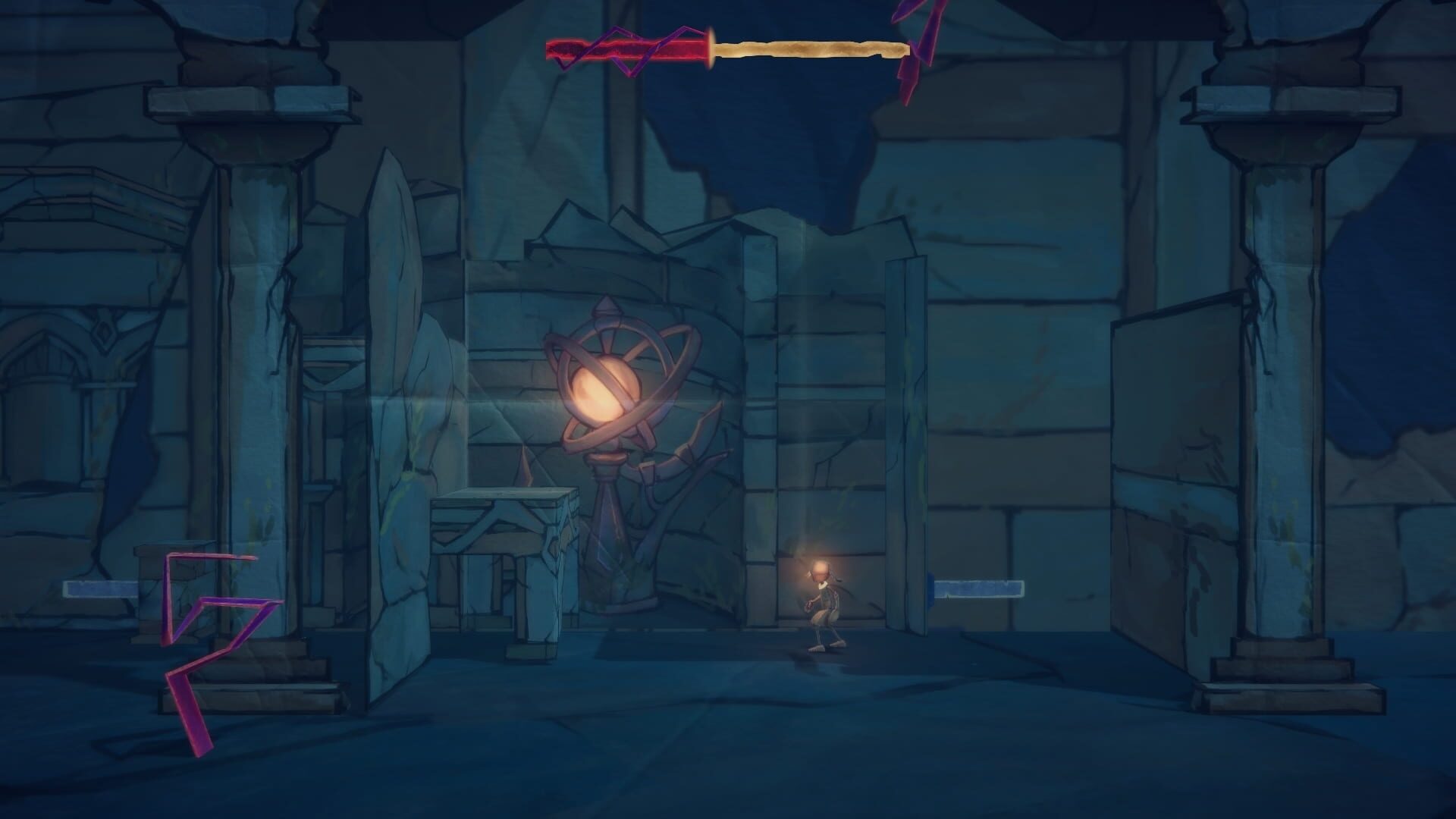Toggle the blue ledge marker on the far left
The image size is (1456, 819).
(99, 588)
